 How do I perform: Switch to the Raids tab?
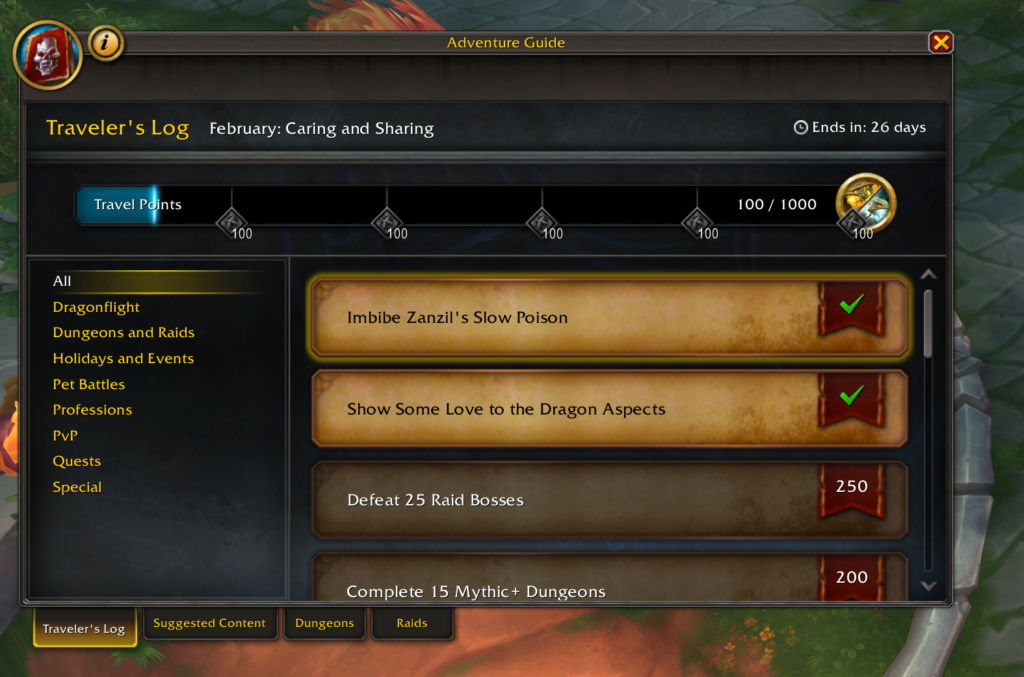click(x=412, y=624)
